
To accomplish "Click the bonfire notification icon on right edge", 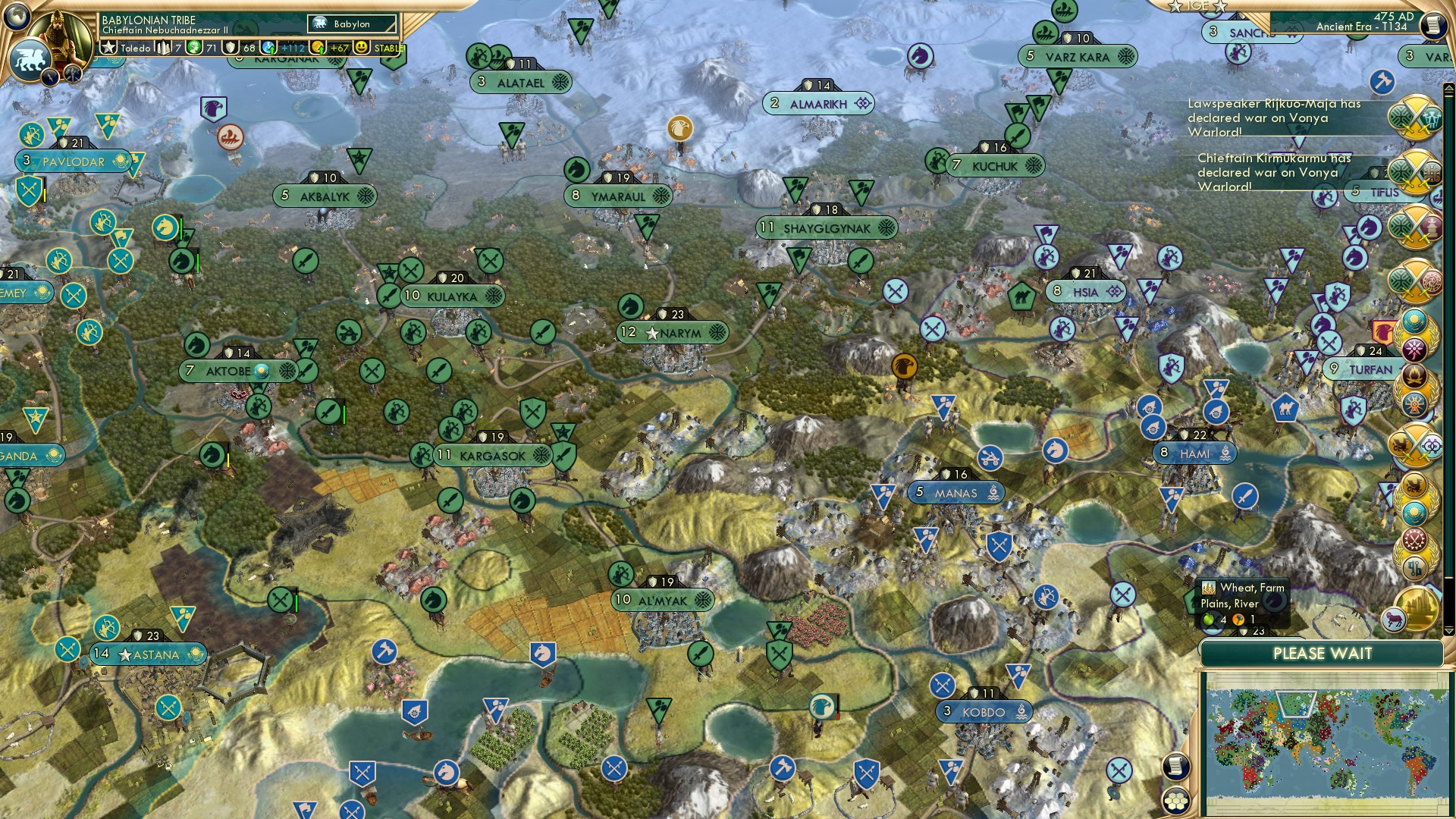I will coord(1414,375).
